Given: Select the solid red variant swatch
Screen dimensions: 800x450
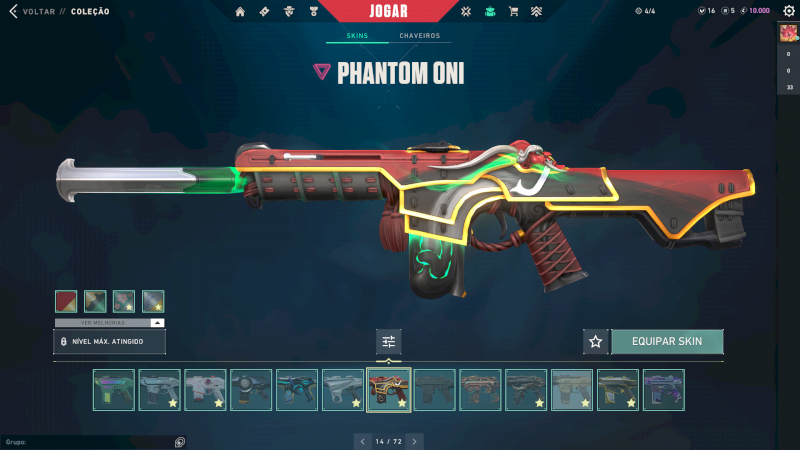Looking at the screenshot, I should (x=66, y=301).
